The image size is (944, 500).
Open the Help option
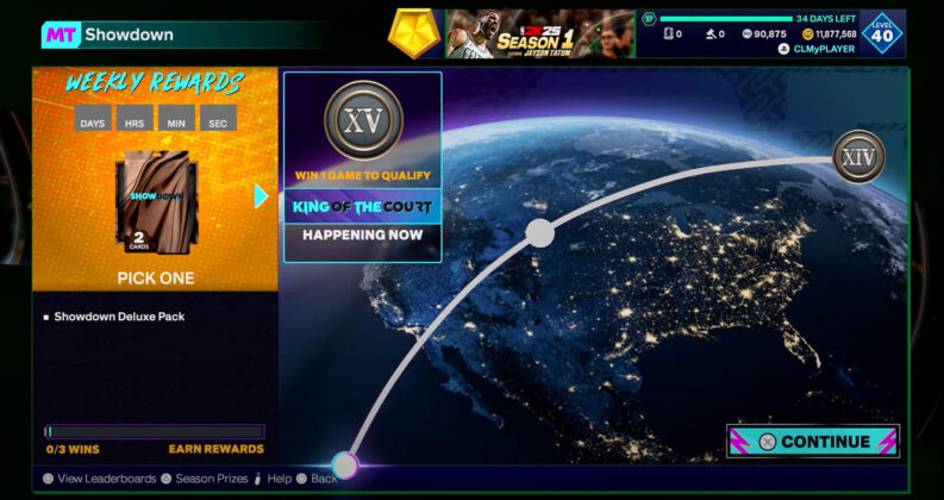coord(273,479)
